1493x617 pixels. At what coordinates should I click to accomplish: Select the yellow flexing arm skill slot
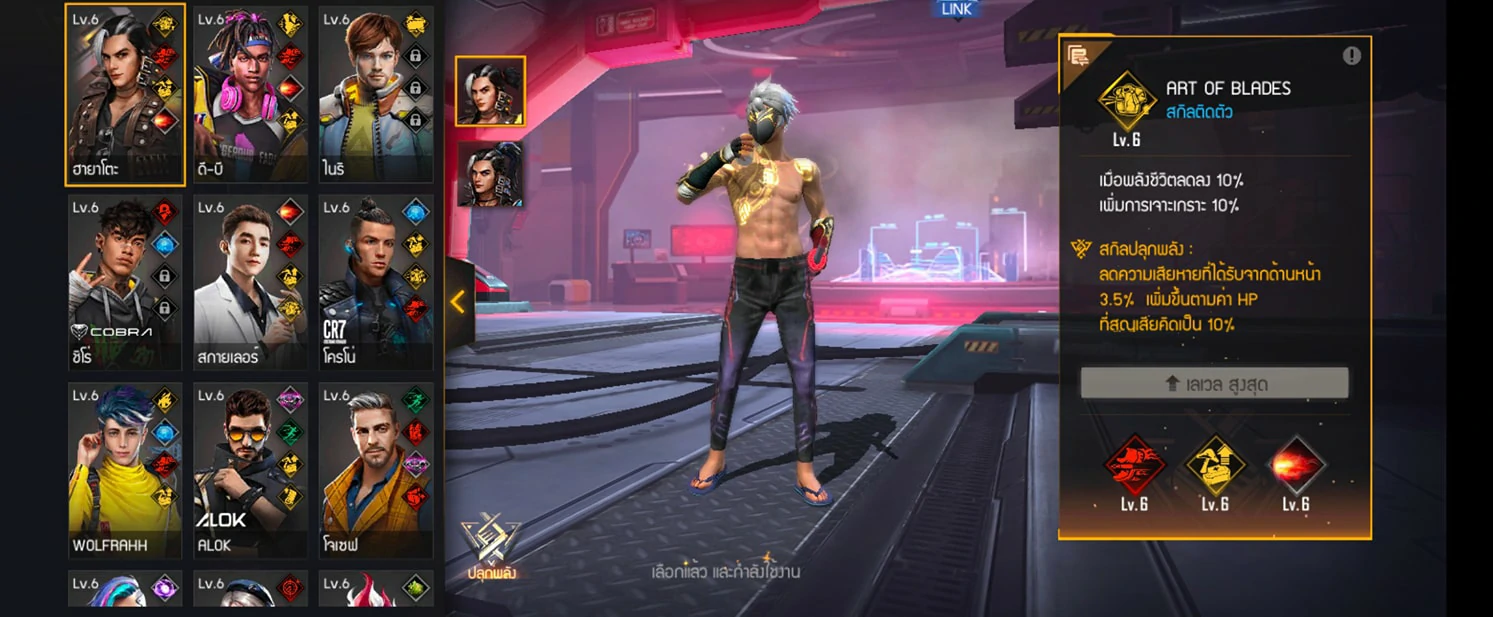pos(1215,466)
